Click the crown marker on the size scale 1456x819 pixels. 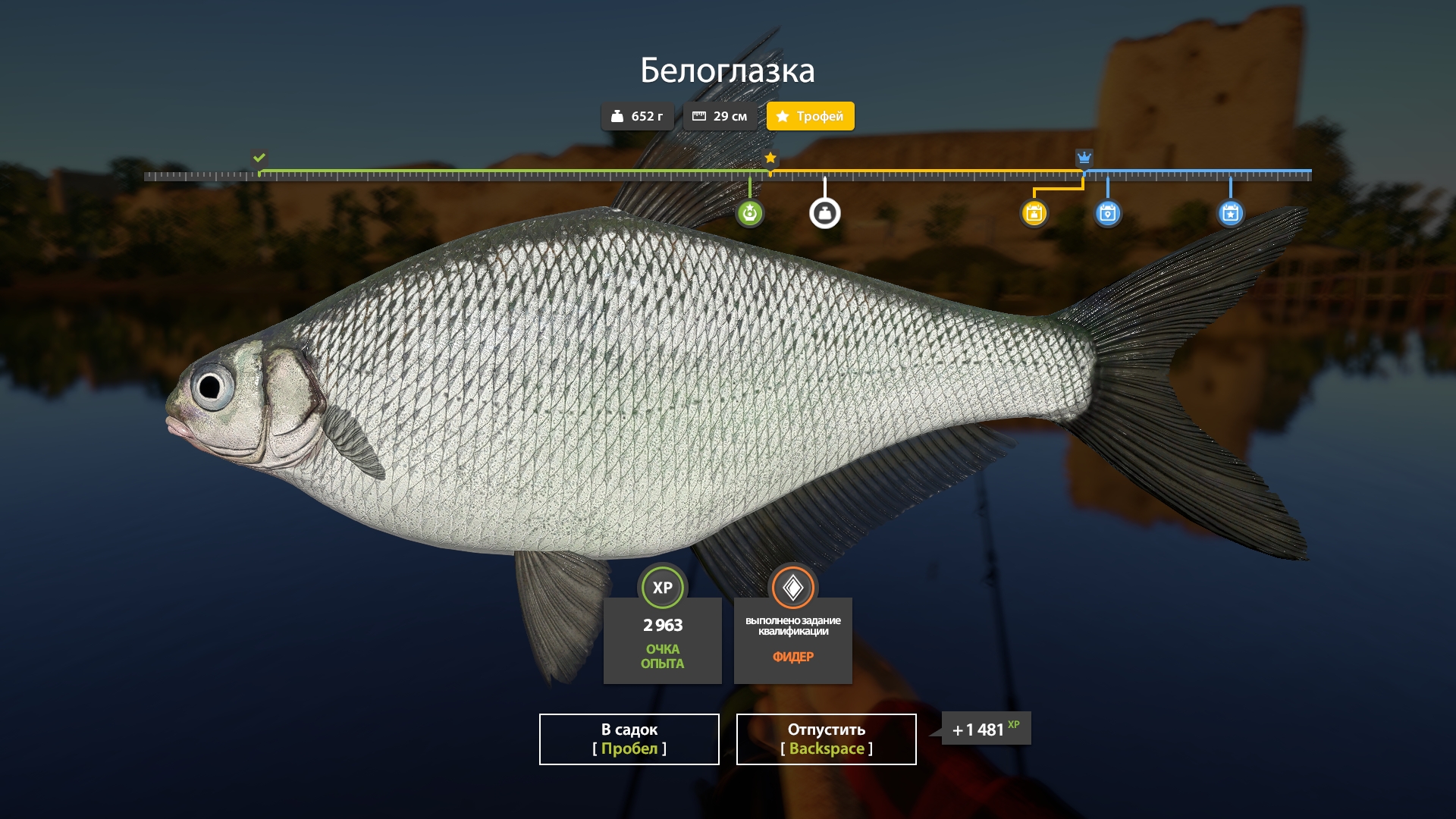tap(1084, 158)
